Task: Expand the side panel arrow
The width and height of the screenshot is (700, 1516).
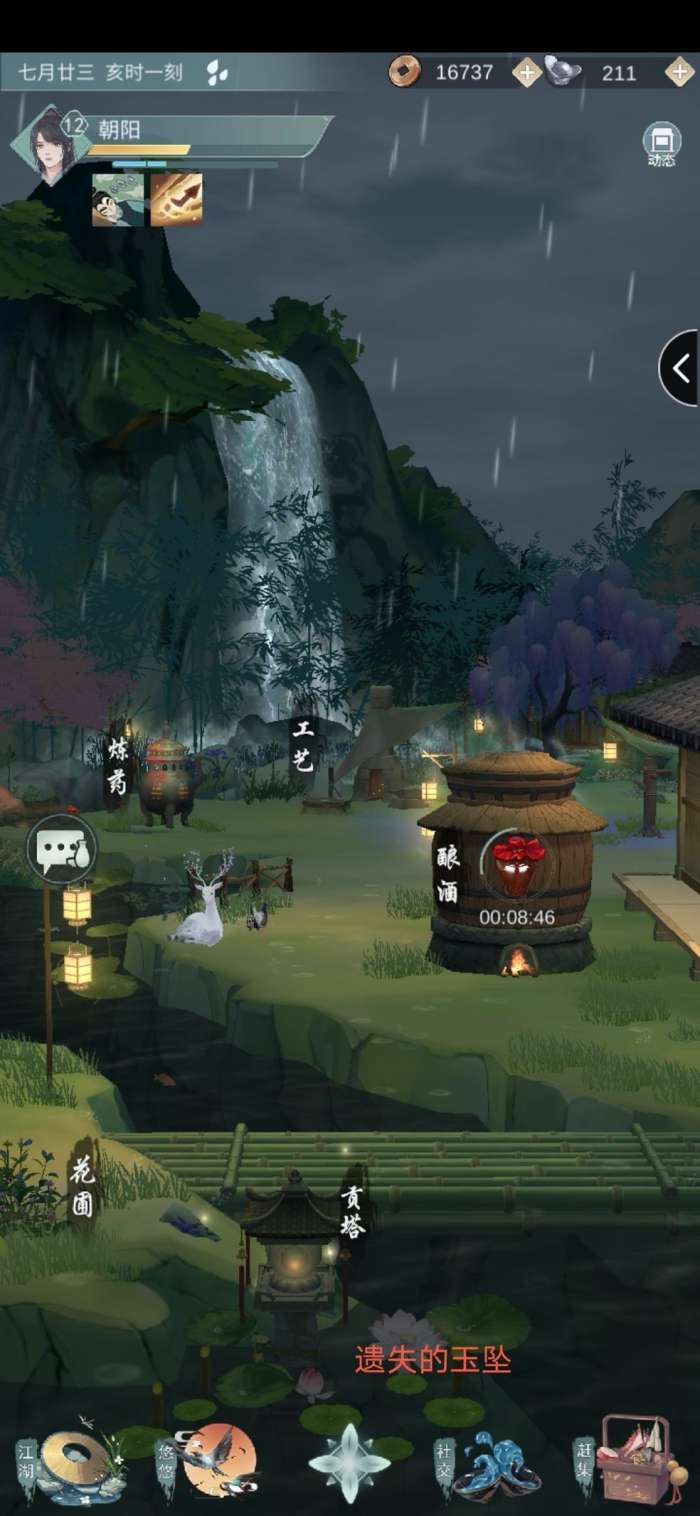Action: point(680,368)
